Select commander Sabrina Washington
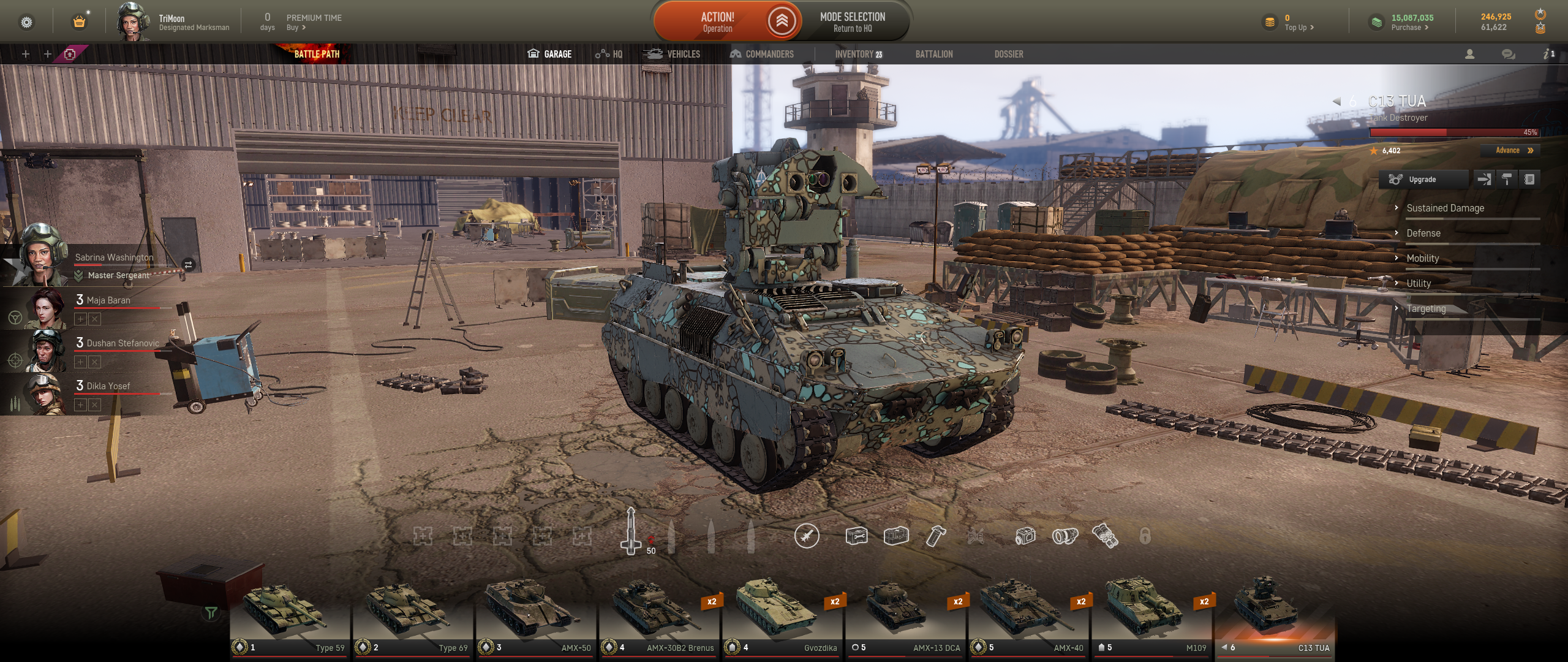Screen dimensions: 1568x662 click(114, 257)
